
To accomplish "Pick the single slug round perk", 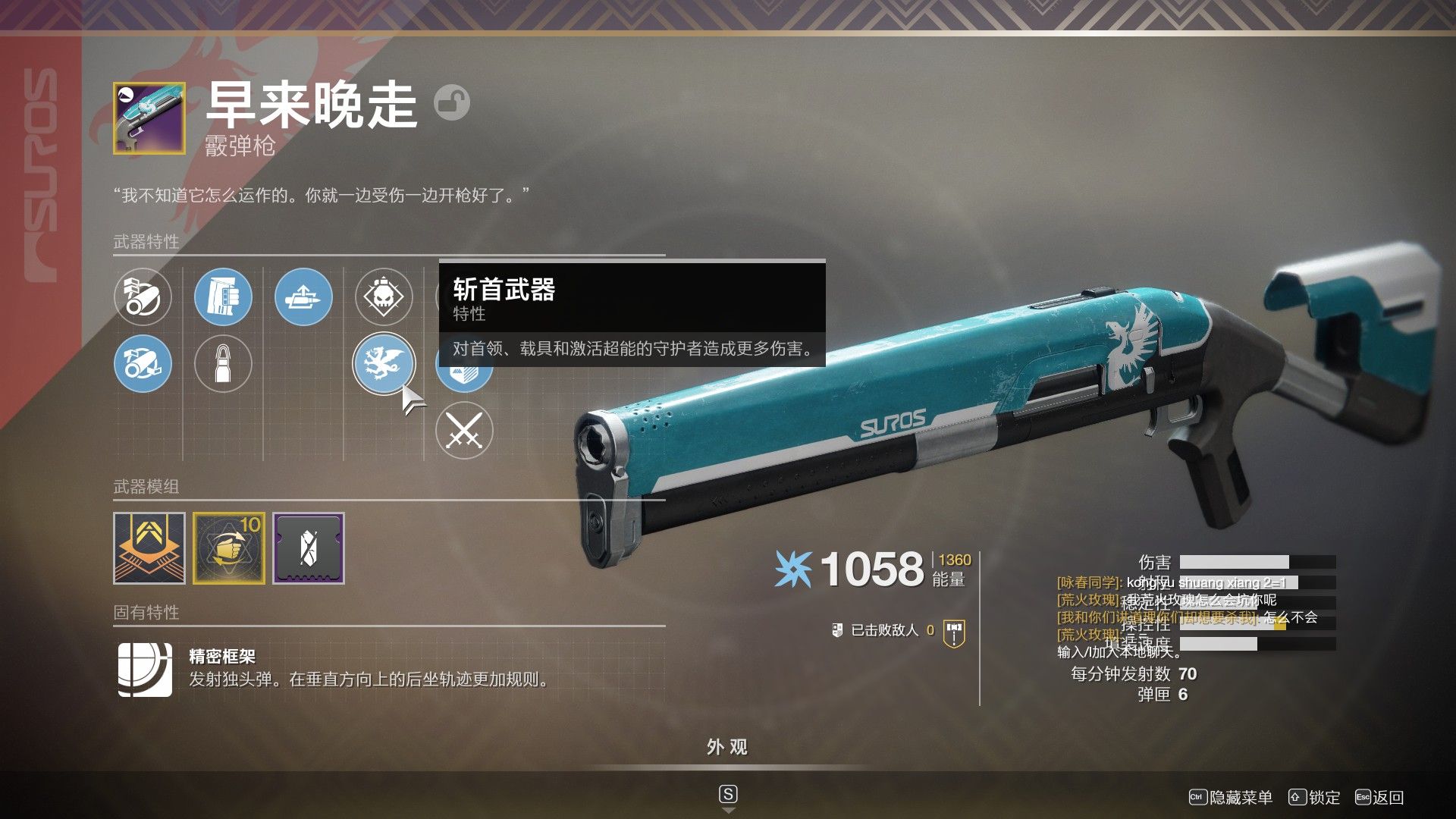I will 223,364.
